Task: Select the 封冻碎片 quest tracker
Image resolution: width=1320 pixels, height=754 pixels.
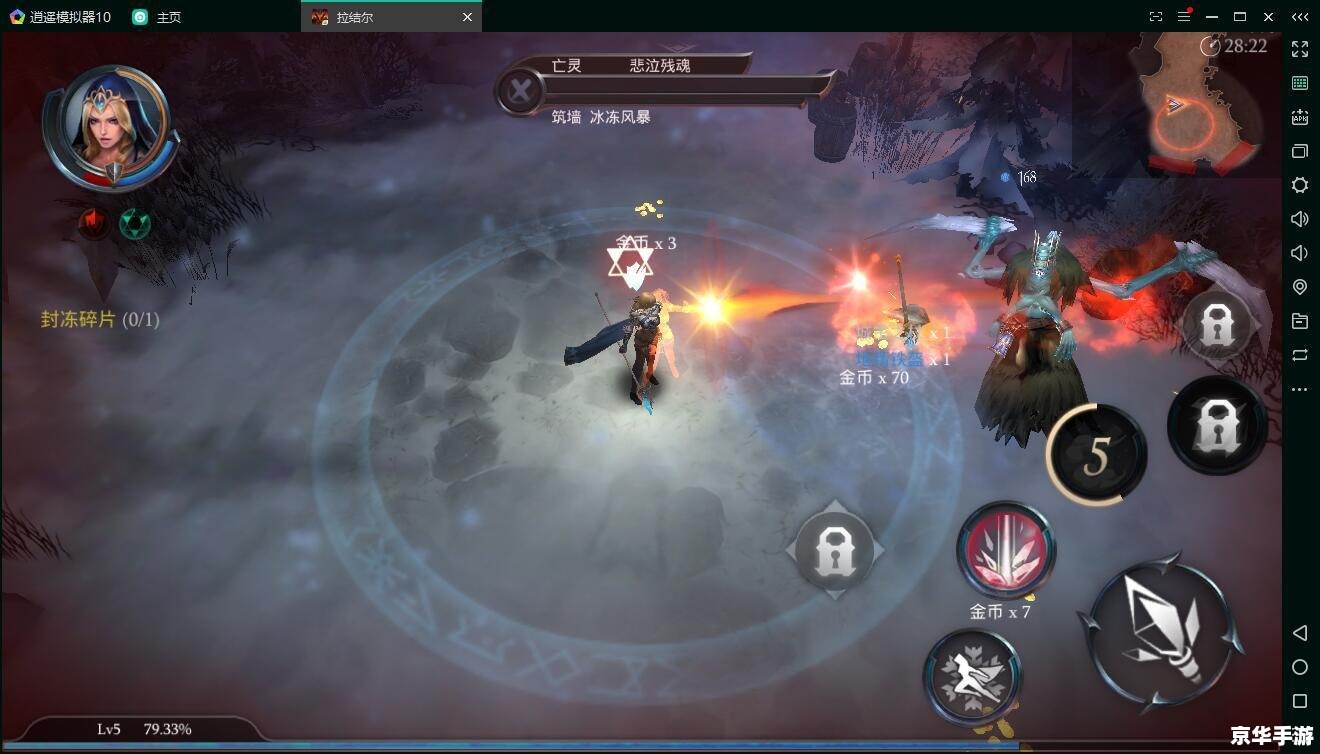Action: [x=99, y=320]
